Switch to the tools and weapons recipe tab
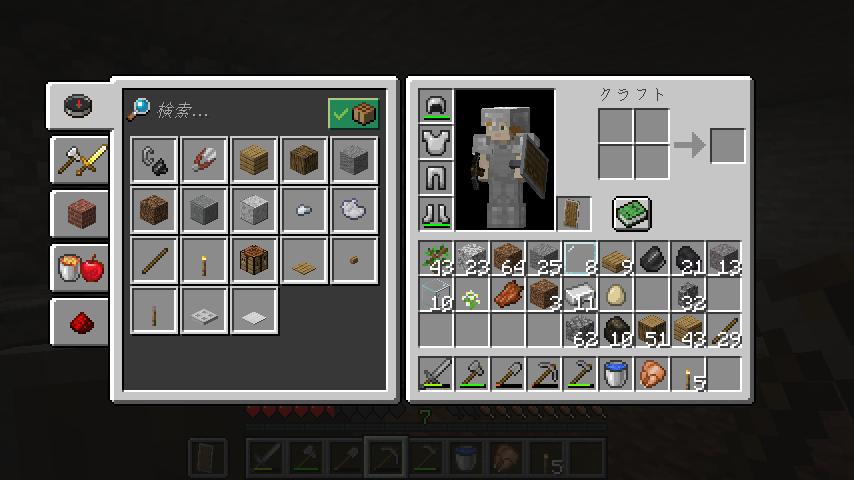Viewport: 854px width, 480px height. [x=81, y=159]
